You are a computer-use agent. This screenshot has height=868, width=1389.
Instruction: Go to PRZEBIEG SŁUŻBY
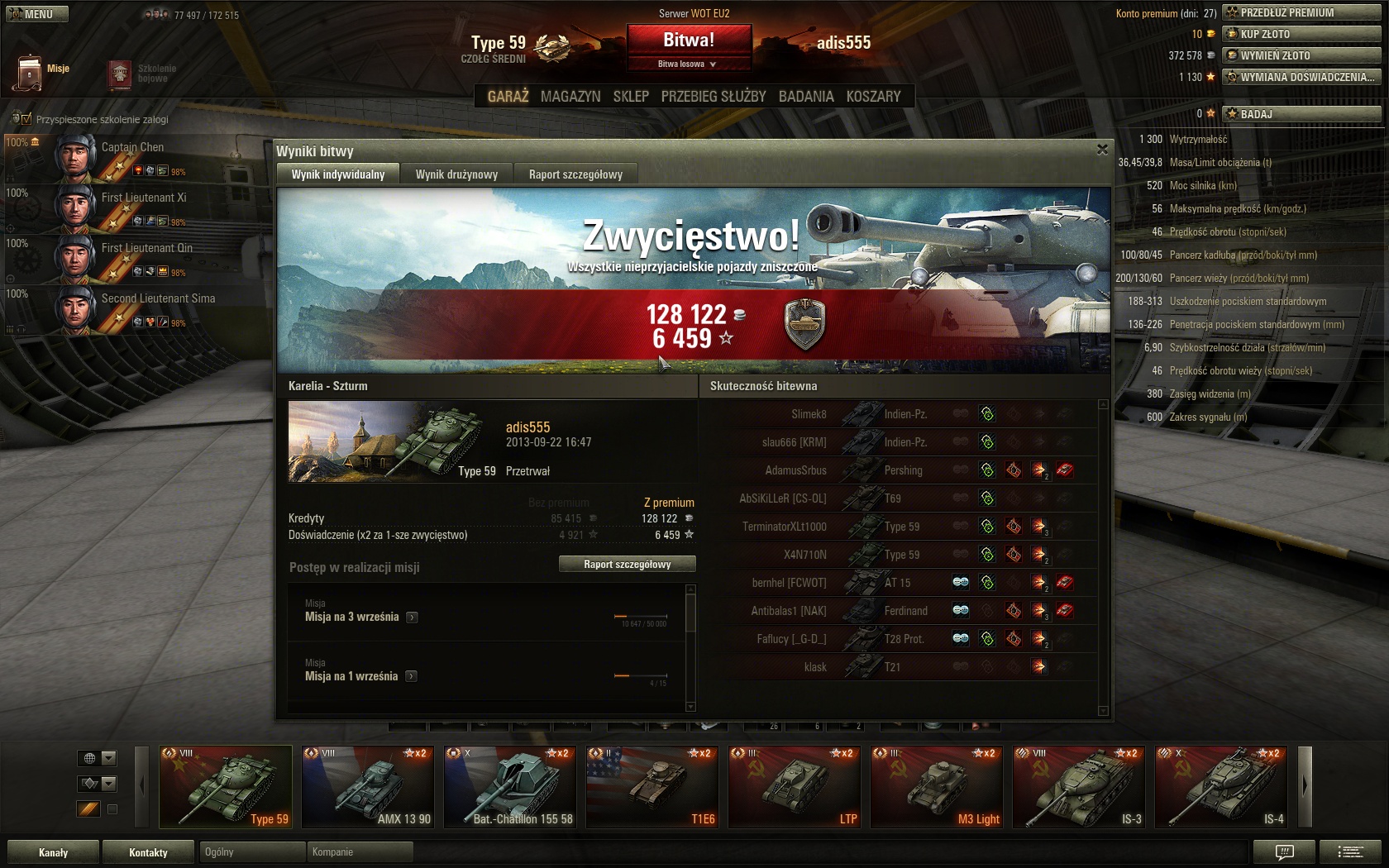point(714,97)
